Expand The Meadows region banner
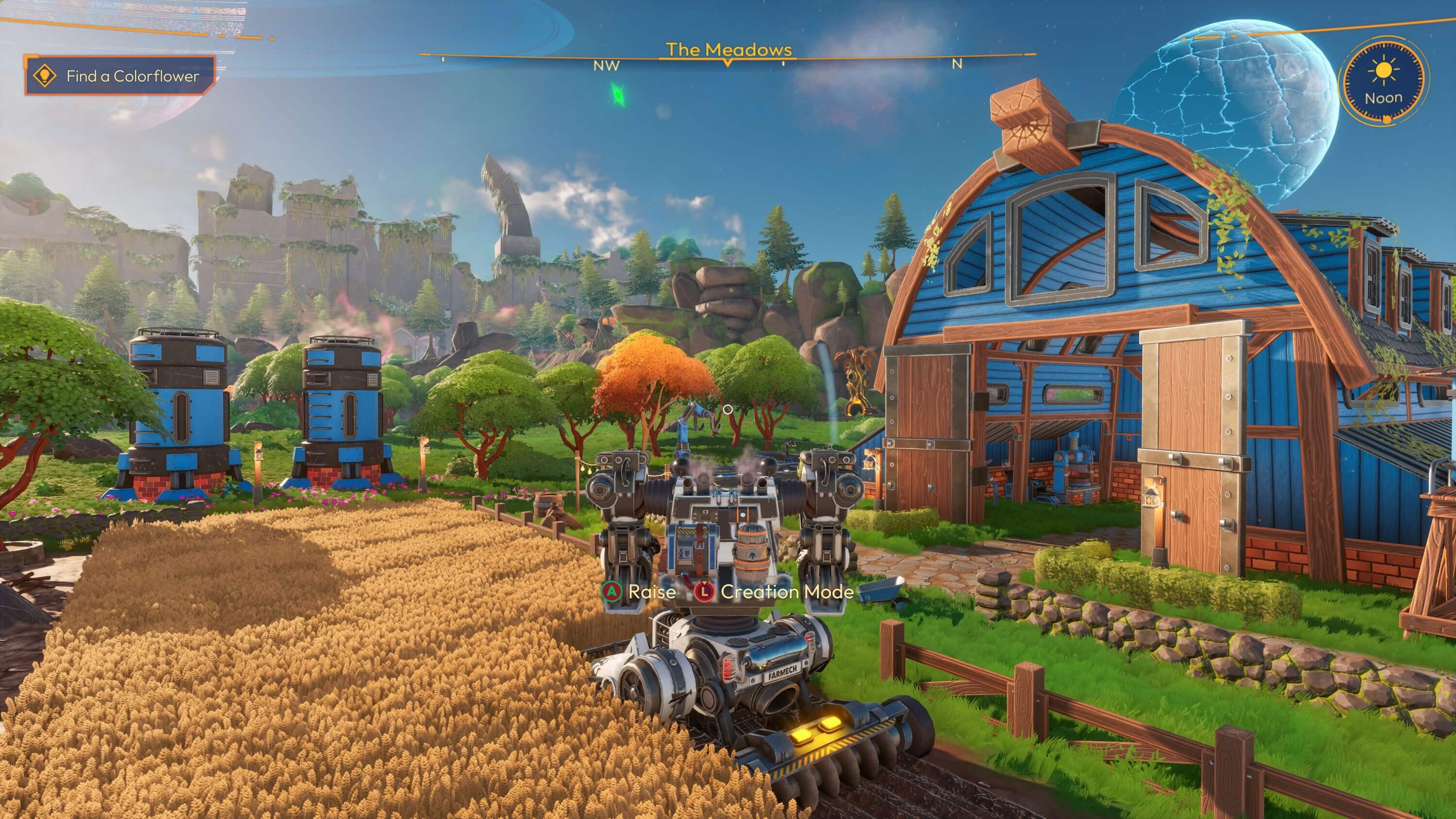This screenshot has width=1456, height=819. [728, 50]
